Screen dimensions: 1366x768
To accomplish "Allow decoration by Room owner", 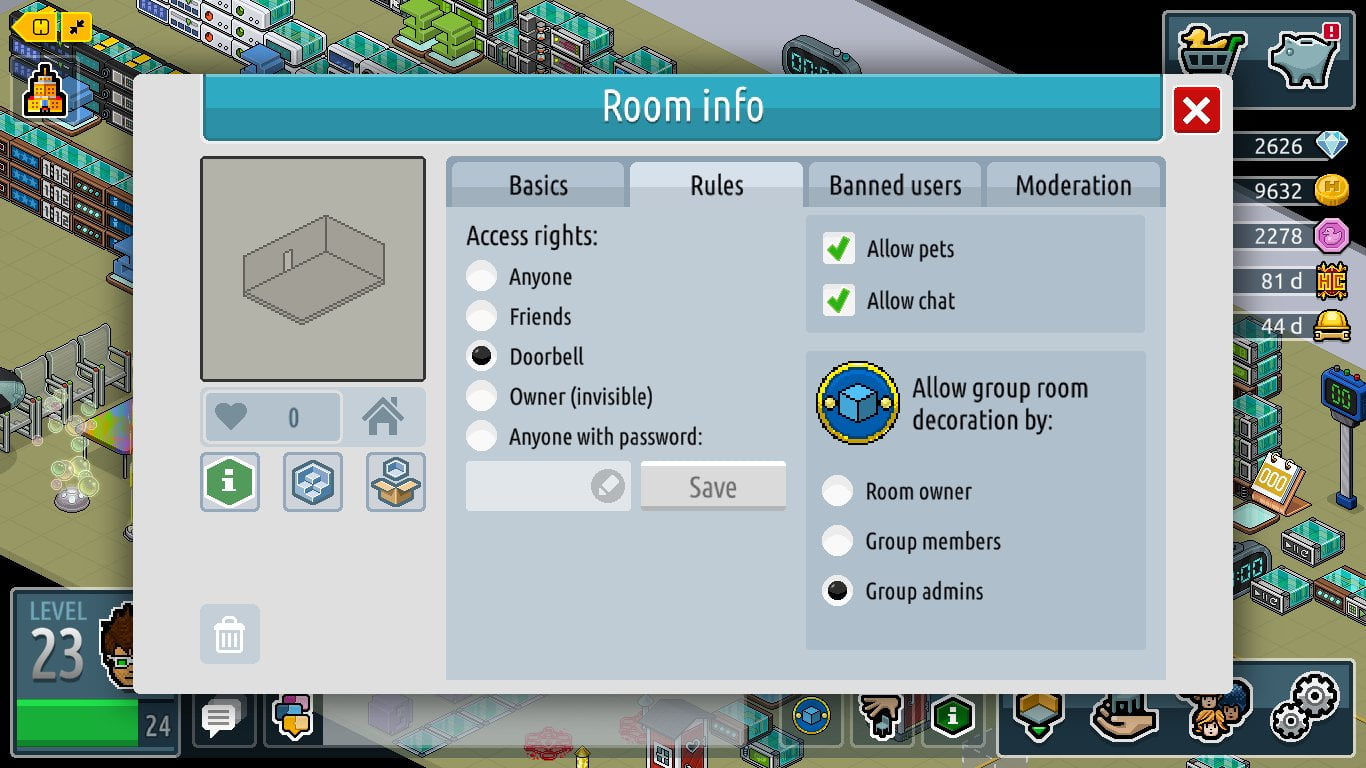I will (838, 491).
